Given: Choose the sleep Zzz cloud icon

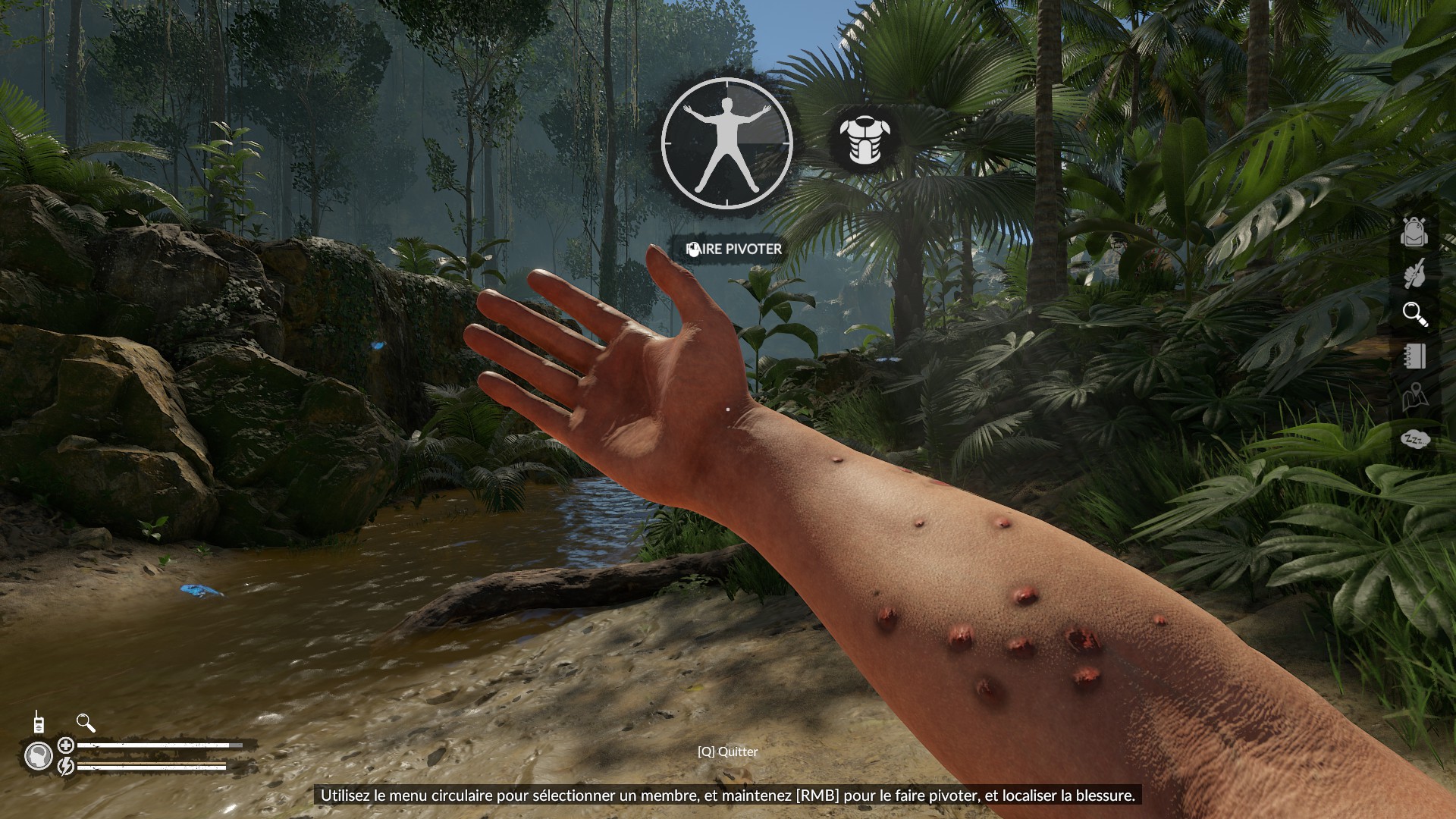Looking at the screenshot, I should pyautogui.click(x=1414, y=439).
